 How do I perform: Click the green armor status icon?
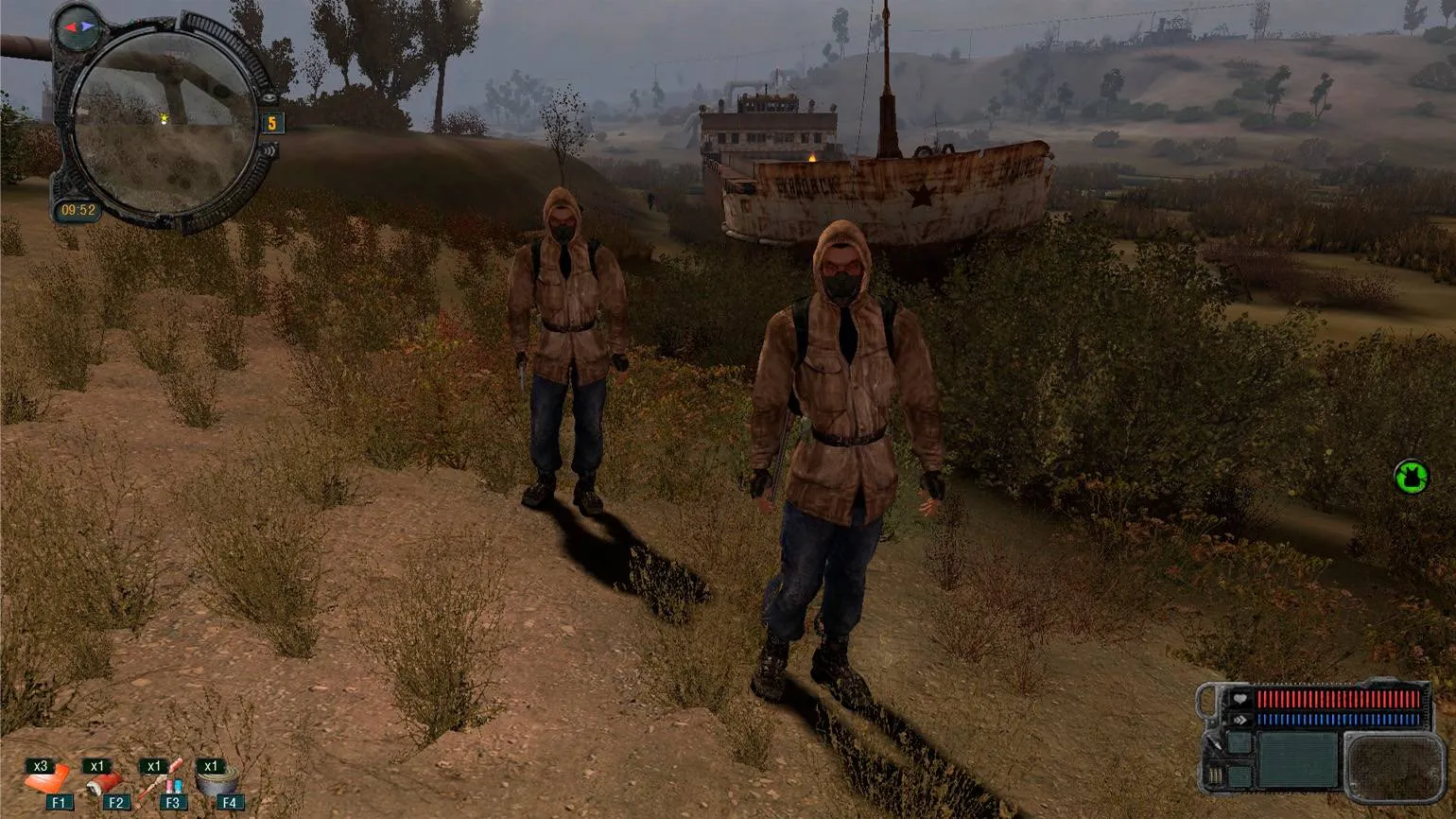point(1411,476)
